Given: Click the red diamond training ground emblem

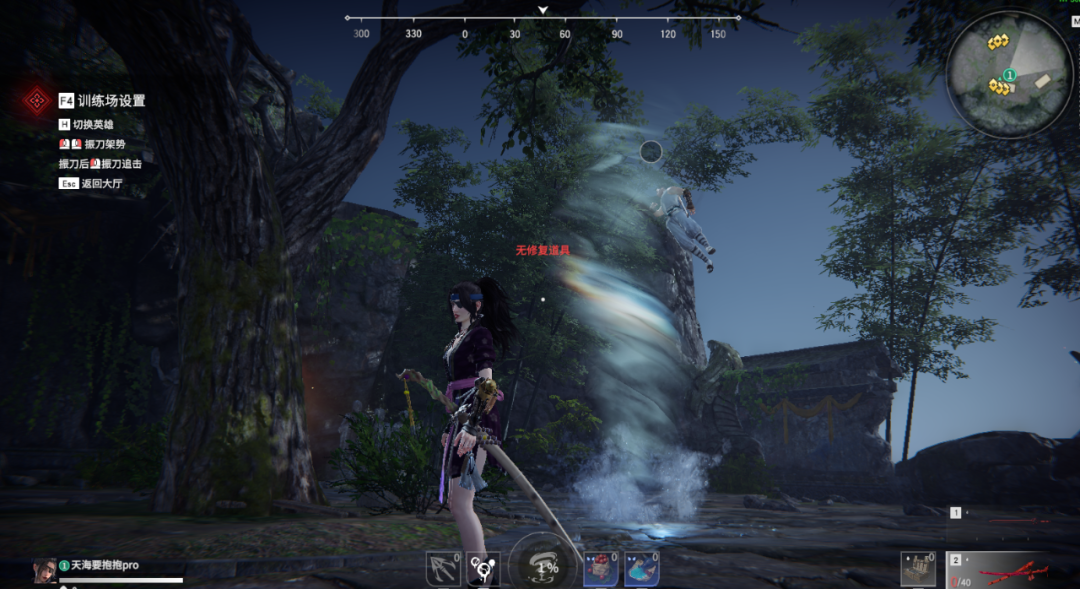Looking at the screenshot, I should (x=38, y=100).
